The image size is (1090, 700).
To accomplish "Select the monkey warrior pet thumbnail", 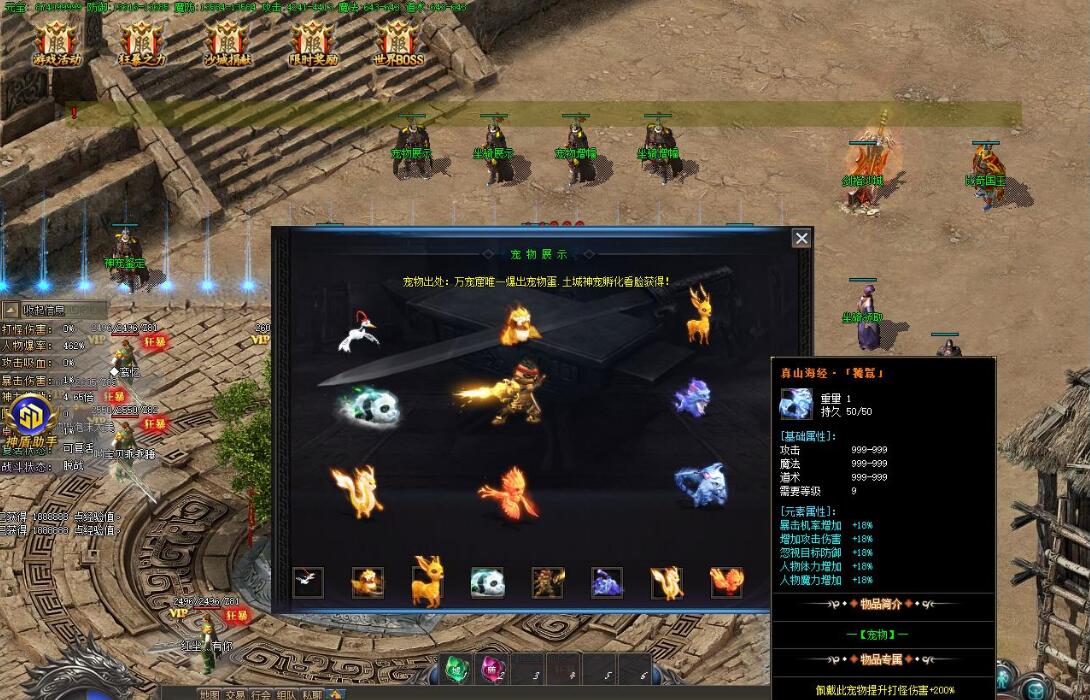I will [x=547, y=582].
